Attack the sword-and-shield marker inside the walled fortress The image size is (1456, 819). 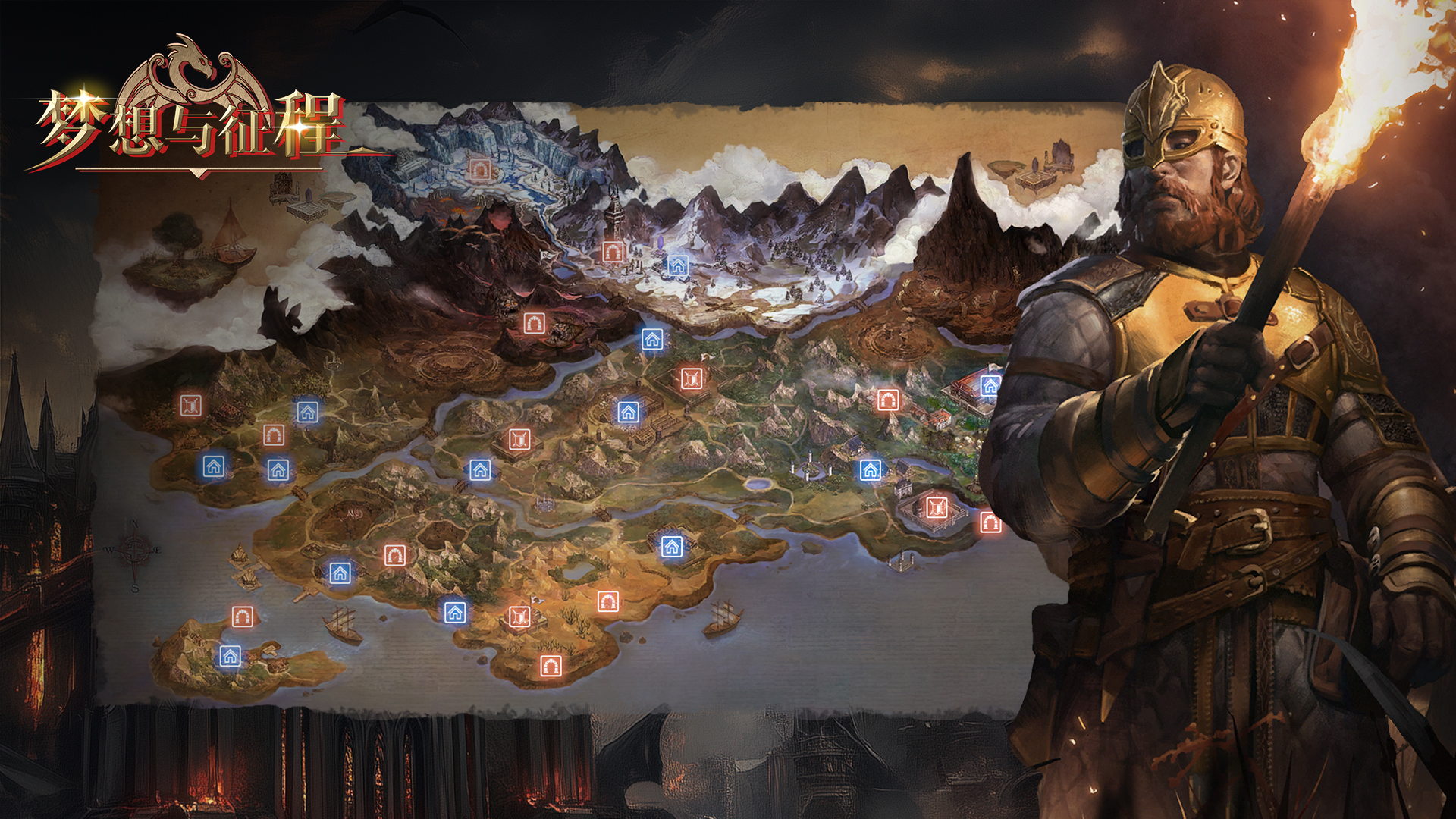pos(937,507)
